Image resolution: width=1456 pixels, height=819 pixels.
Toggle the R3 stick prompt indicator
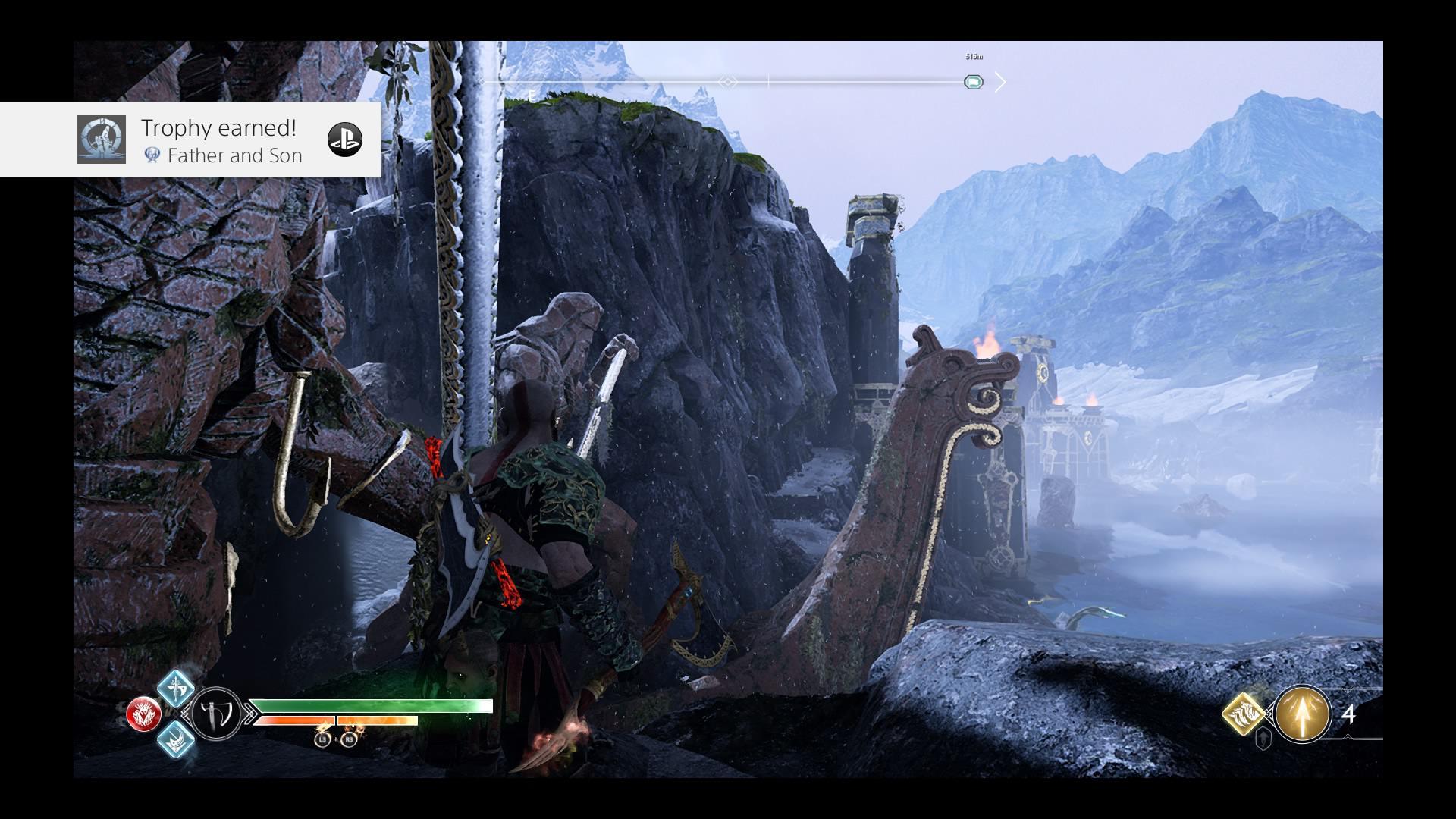(x=348, y=740)
